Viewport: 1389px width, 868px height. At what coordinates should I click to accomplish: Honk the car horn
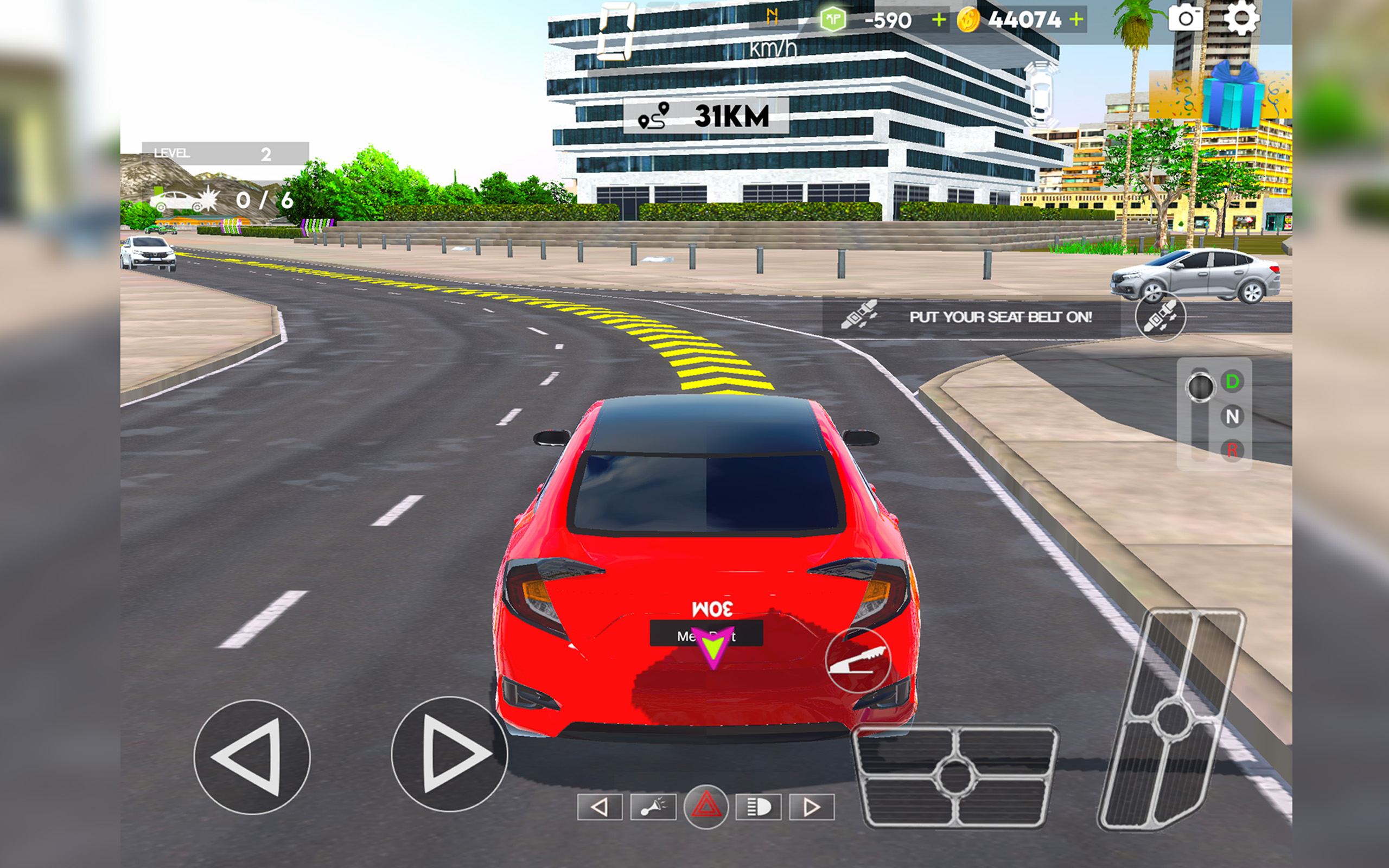pos(653,807)
